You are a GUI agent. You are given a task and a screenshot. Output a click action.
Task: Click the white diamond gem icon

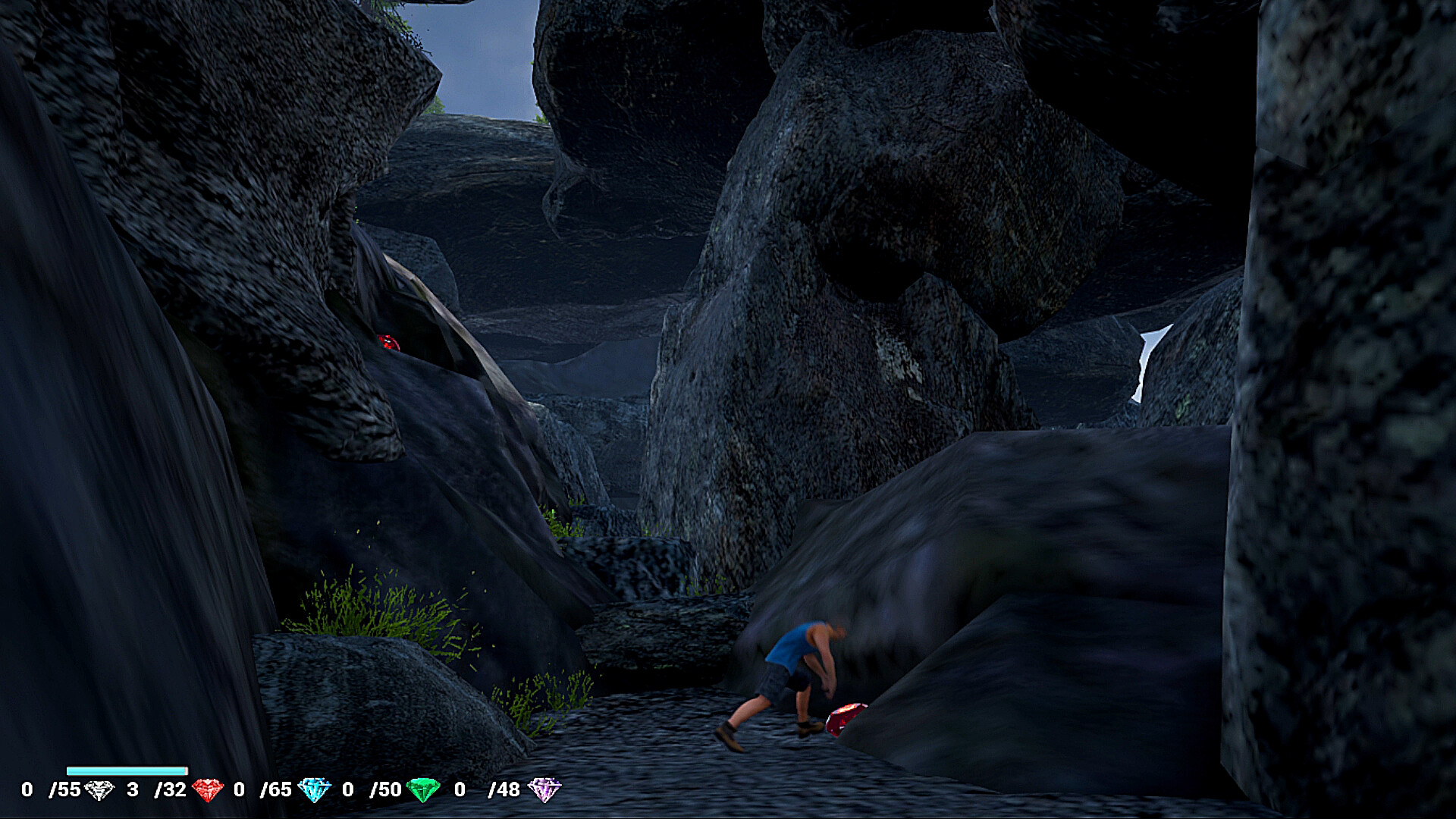pos(99,790)
